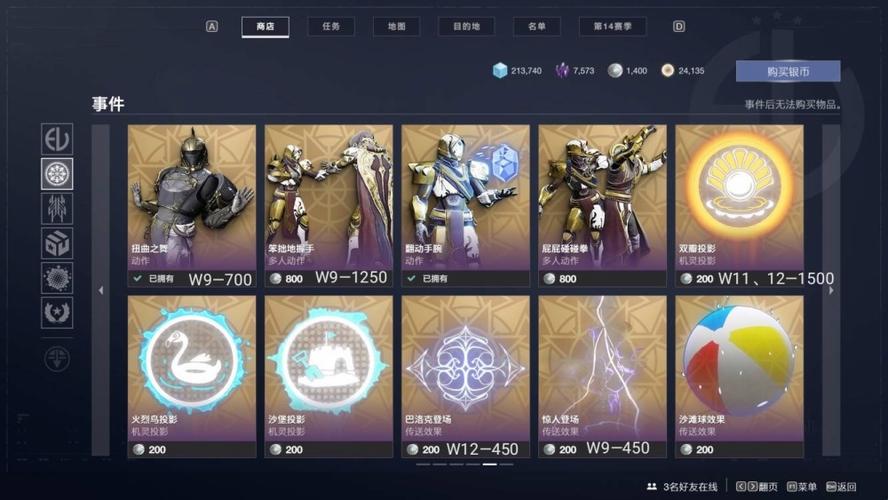Go to the 目的地 tab
Viewport: 888px width, 500px height.
pyautogui.click(x=466, y=27)
